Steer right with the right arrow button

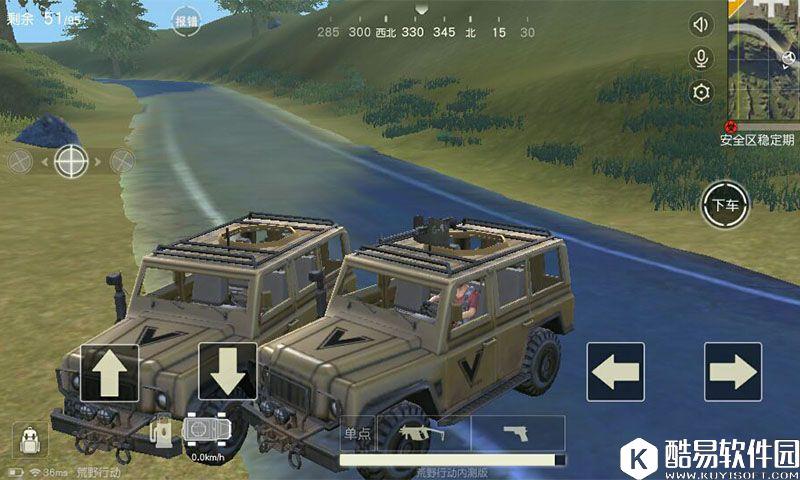pyautogui.click(x=733, y=372)
